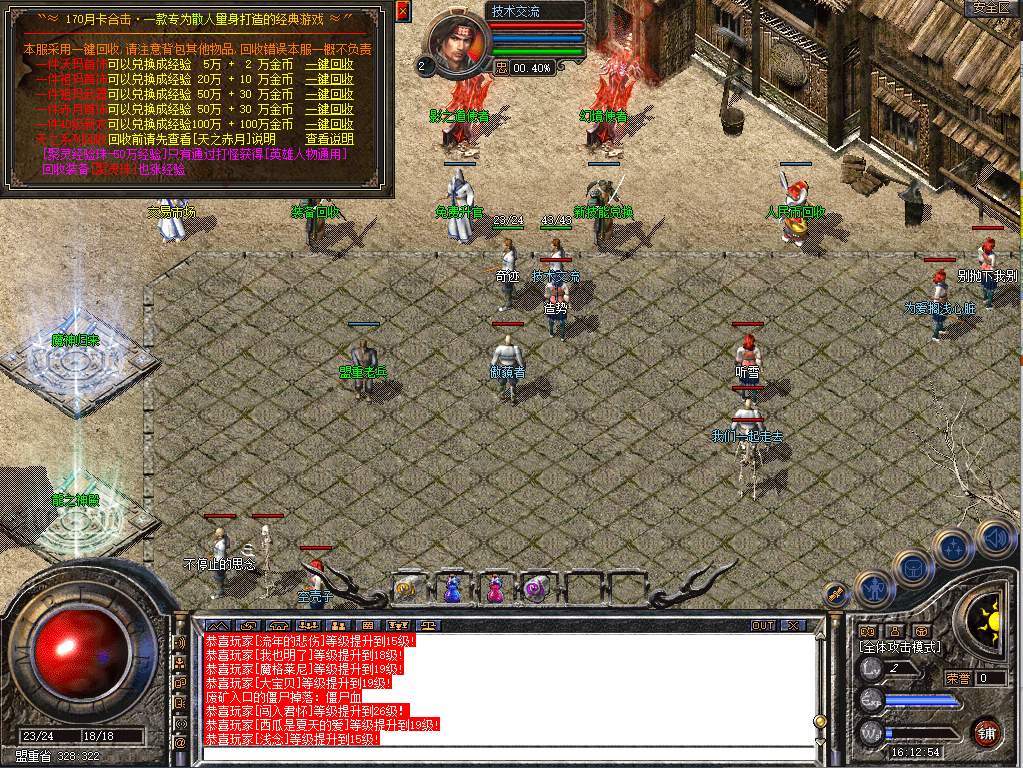Select the purple orb hotbar slot
This screenshot has width=1023, height=768.
[x=537, y=588]
